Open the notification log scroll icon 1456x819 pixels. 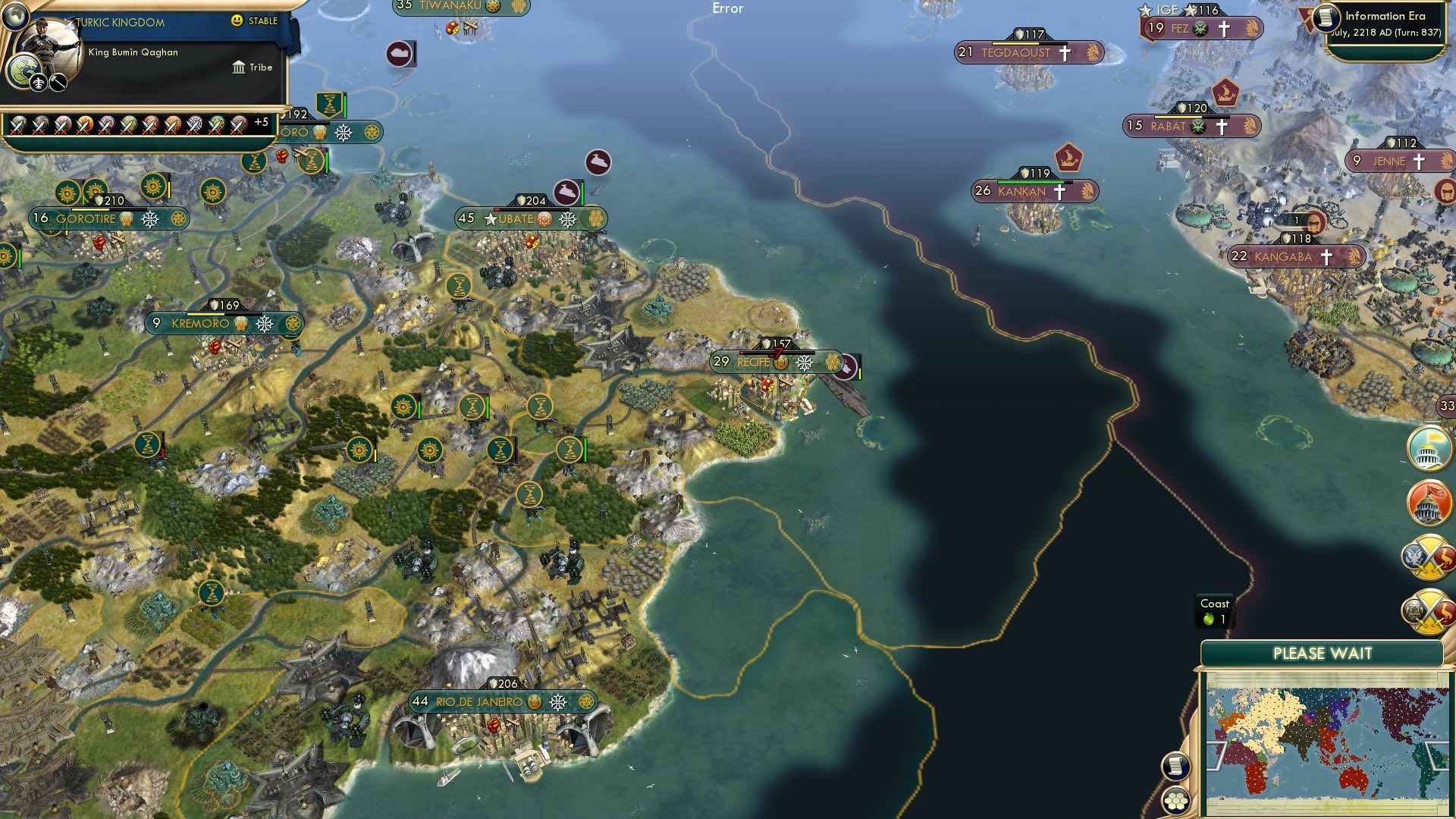tap(1175, 766)
